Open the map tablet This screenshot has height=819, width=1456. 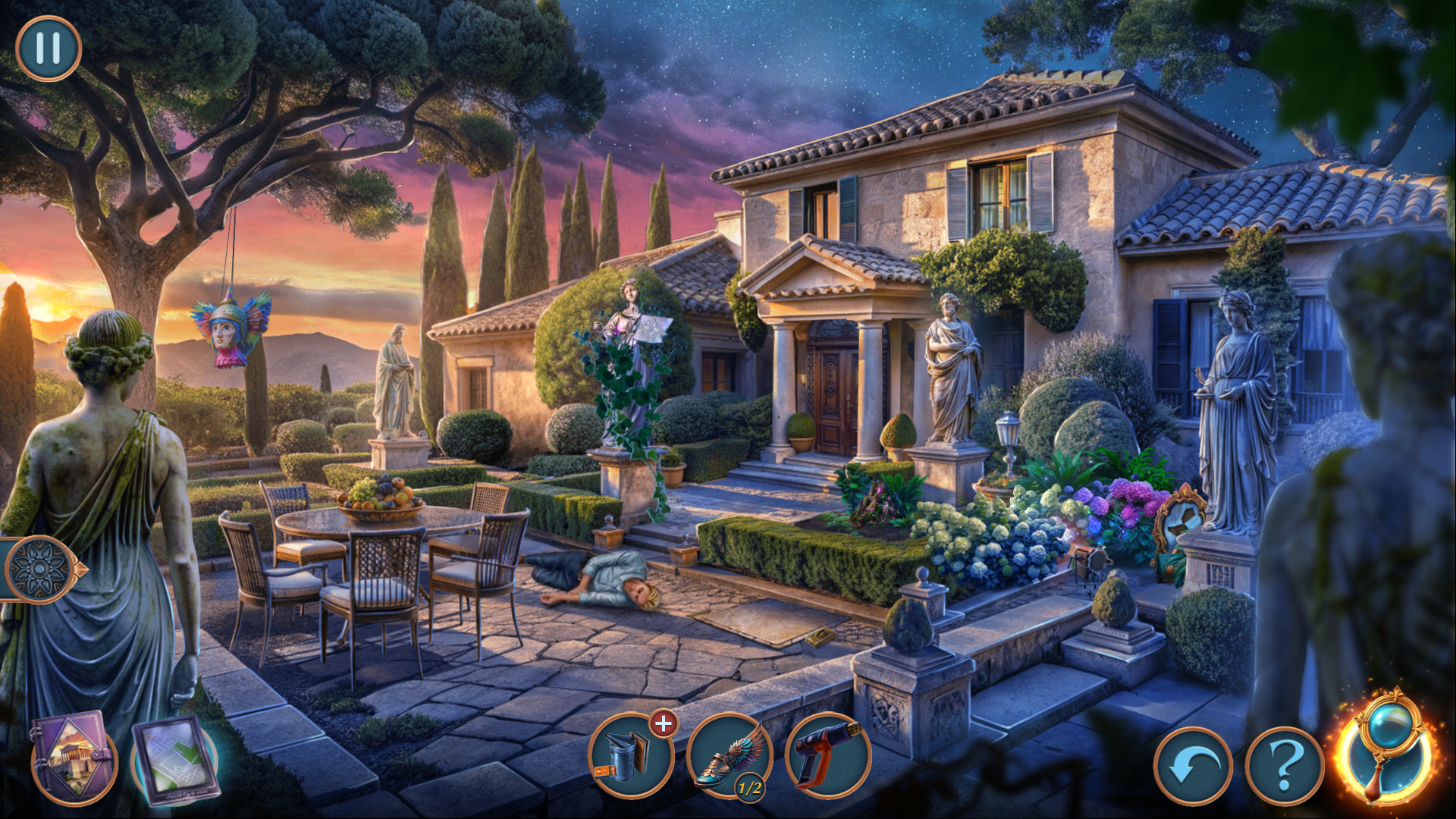click(176, 760)
